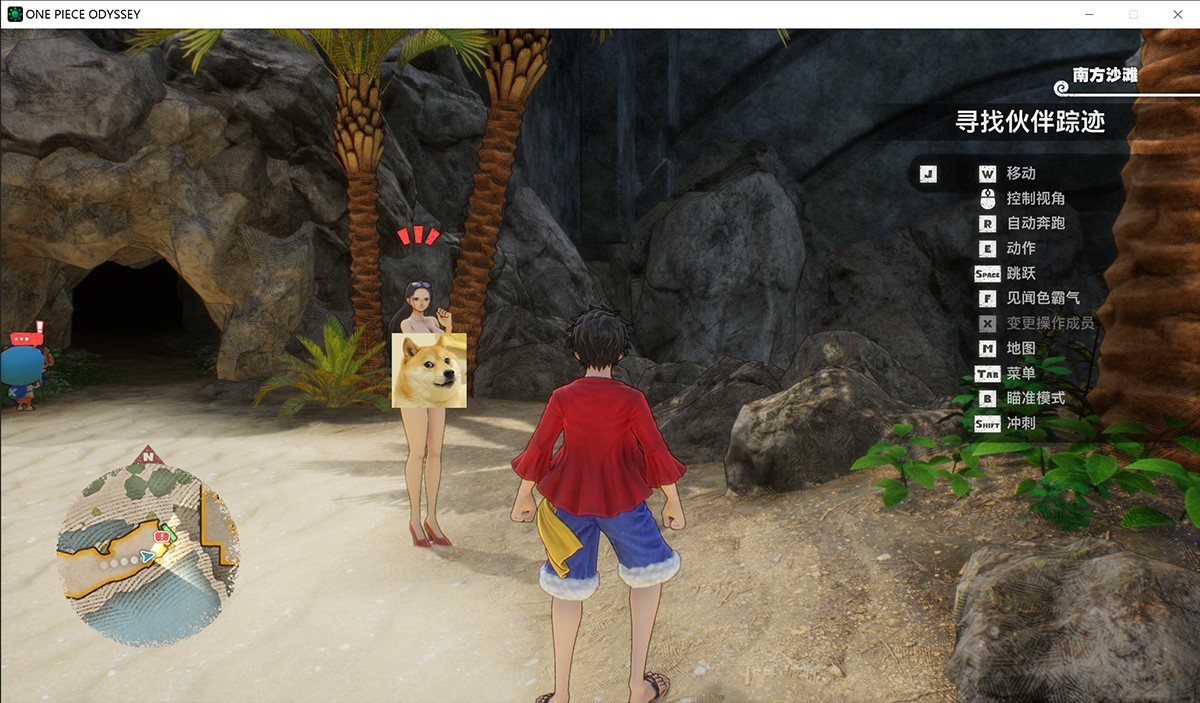Minimize the game window

click(1088, 14)
